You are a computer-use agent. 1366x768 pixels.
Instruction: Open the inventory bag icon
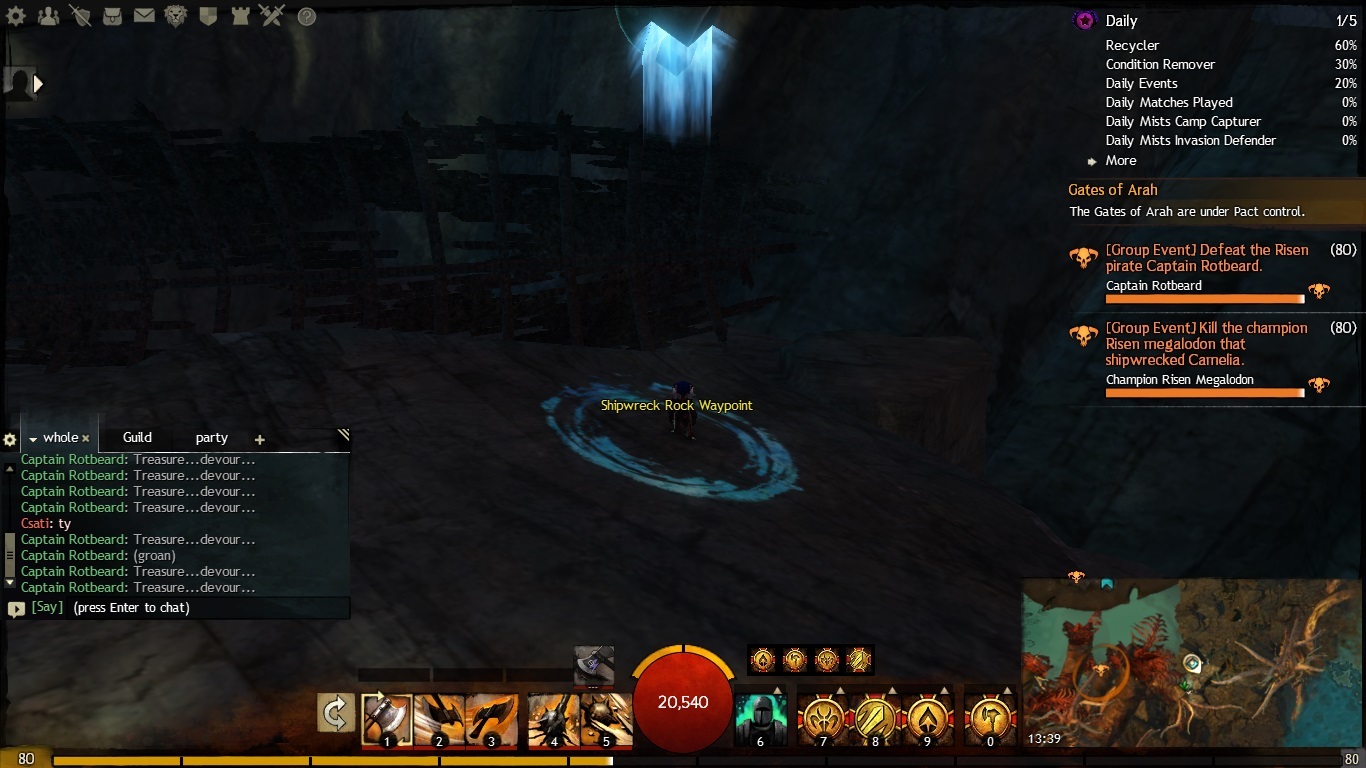pos(111,17)
